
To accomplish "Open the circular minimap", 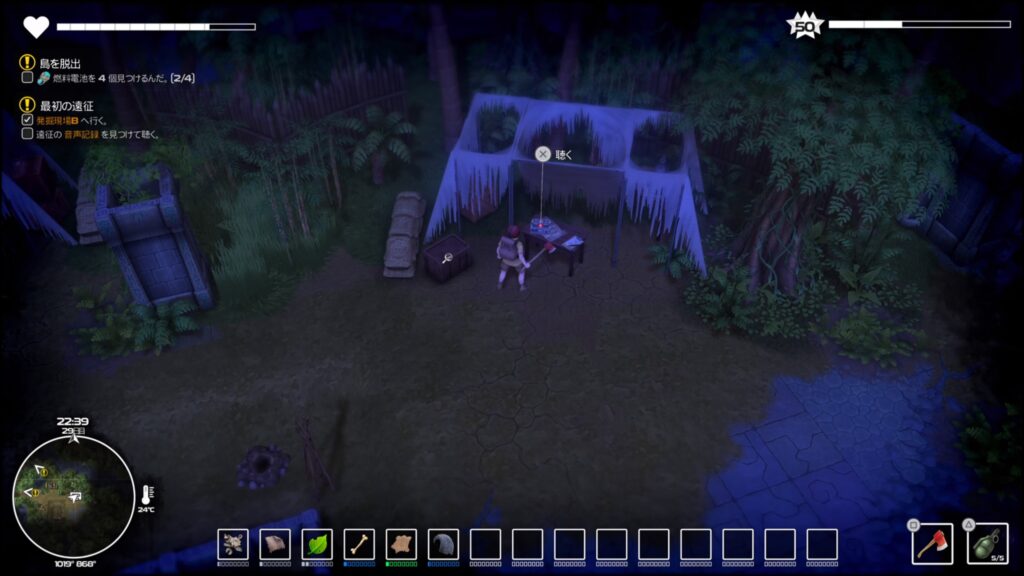I will click(x=73, y=495).
